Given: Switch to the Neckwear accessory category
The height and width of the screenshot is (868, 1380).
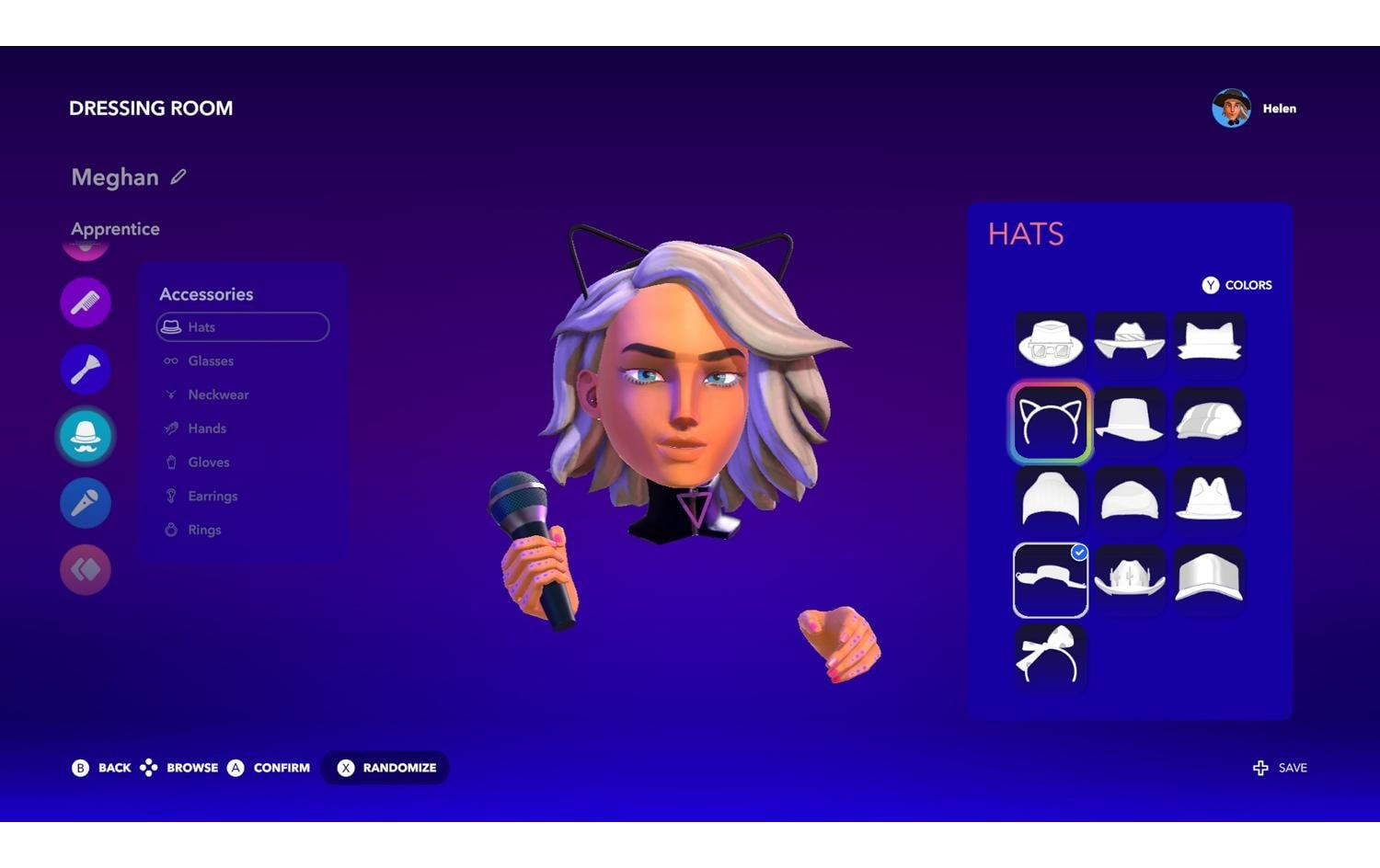Looking at the screenshot, I should coord(218,394).
